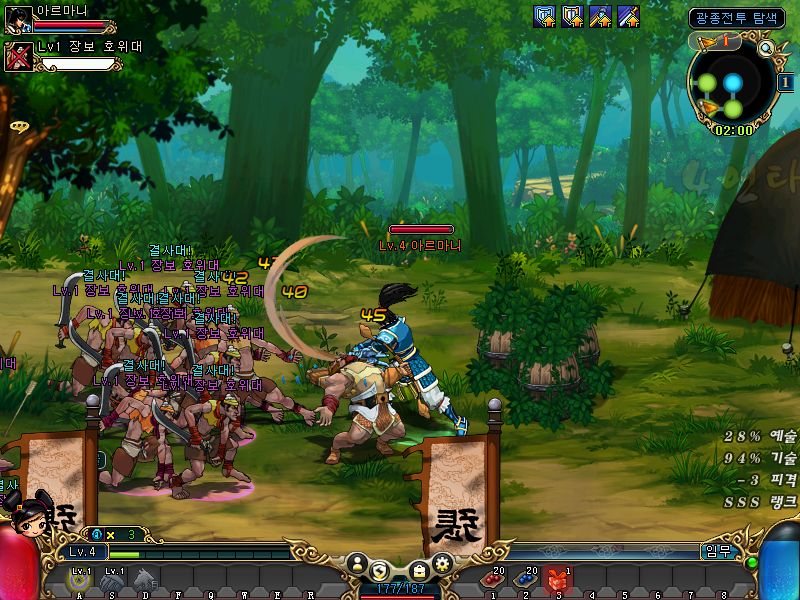Use the red potion in slot 1
The image size is (800, 600).
click(x=492, y=580)
